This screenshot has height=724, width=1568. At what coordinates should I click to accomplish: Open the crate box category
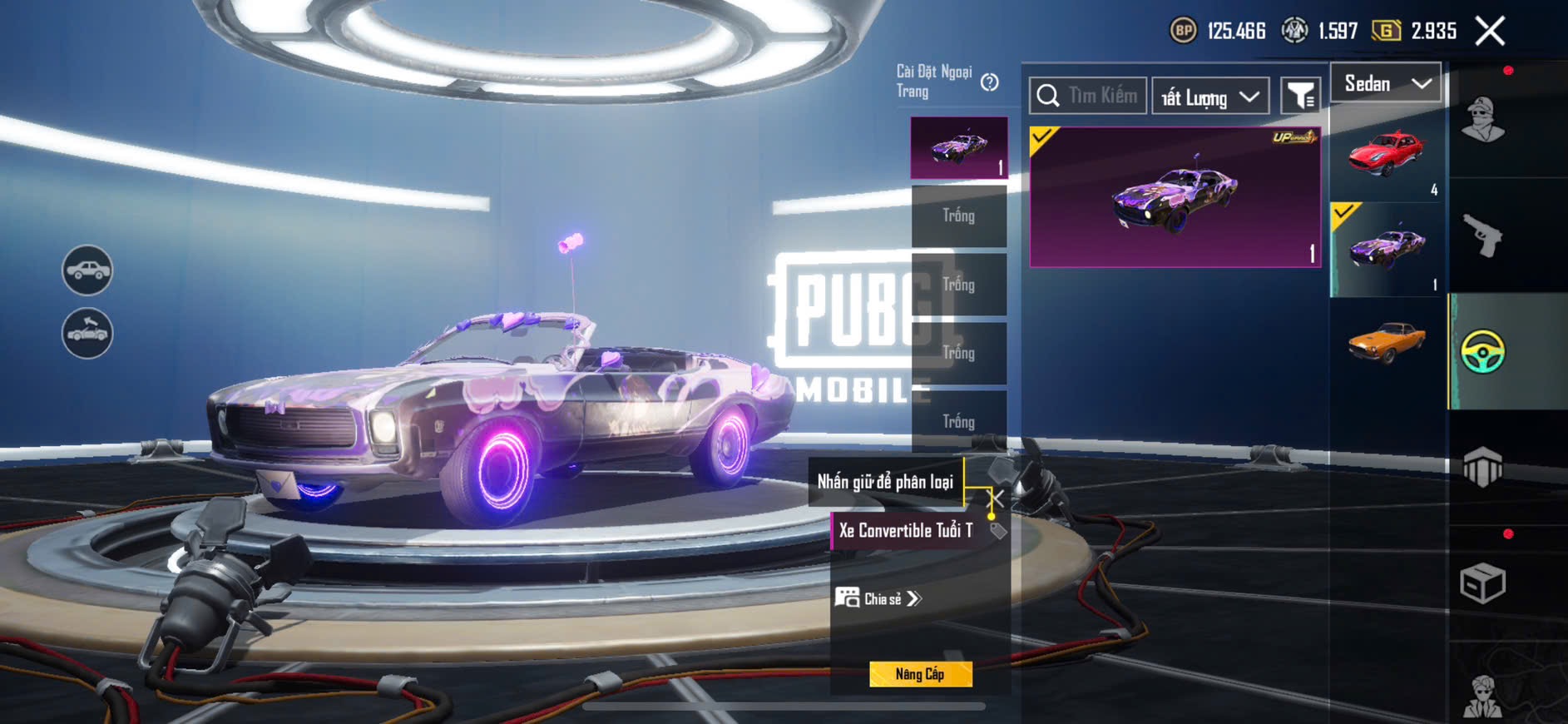(1482, 583)
